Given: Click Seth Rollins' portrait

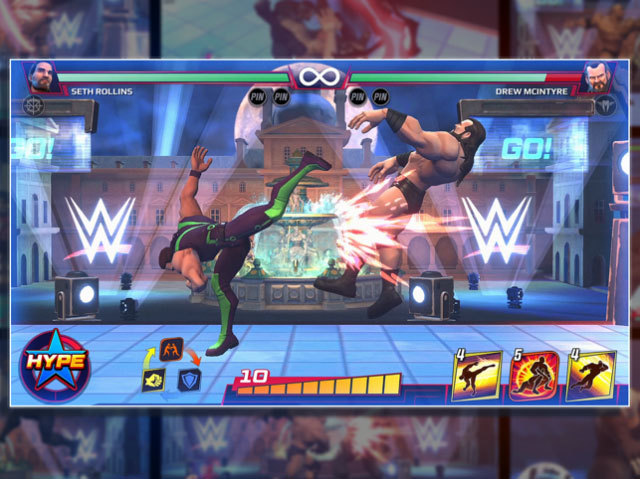Looking at the screenshot, I should [45, 78].
